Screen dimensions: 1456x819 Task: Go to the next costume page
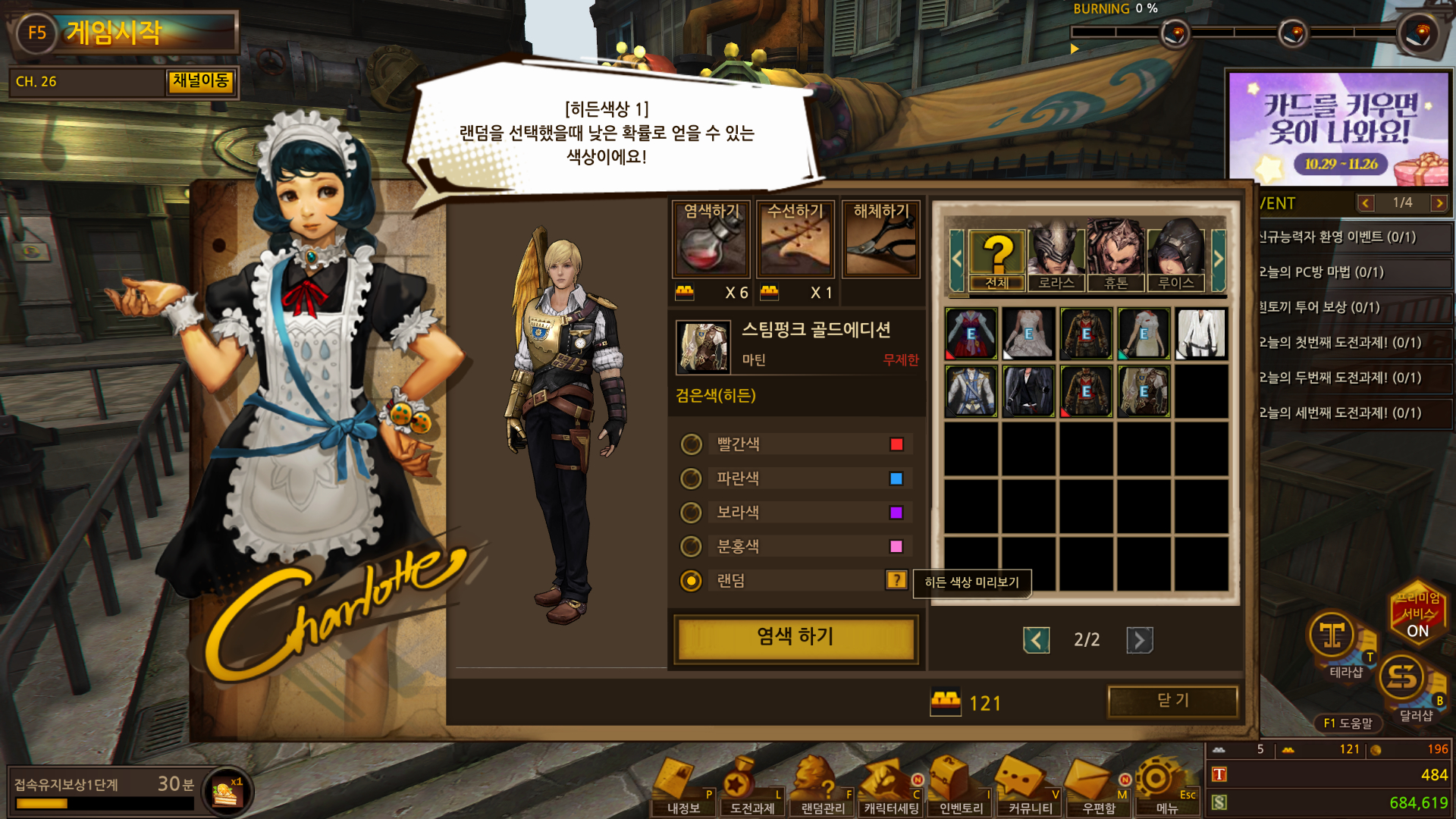point(1139,640)
